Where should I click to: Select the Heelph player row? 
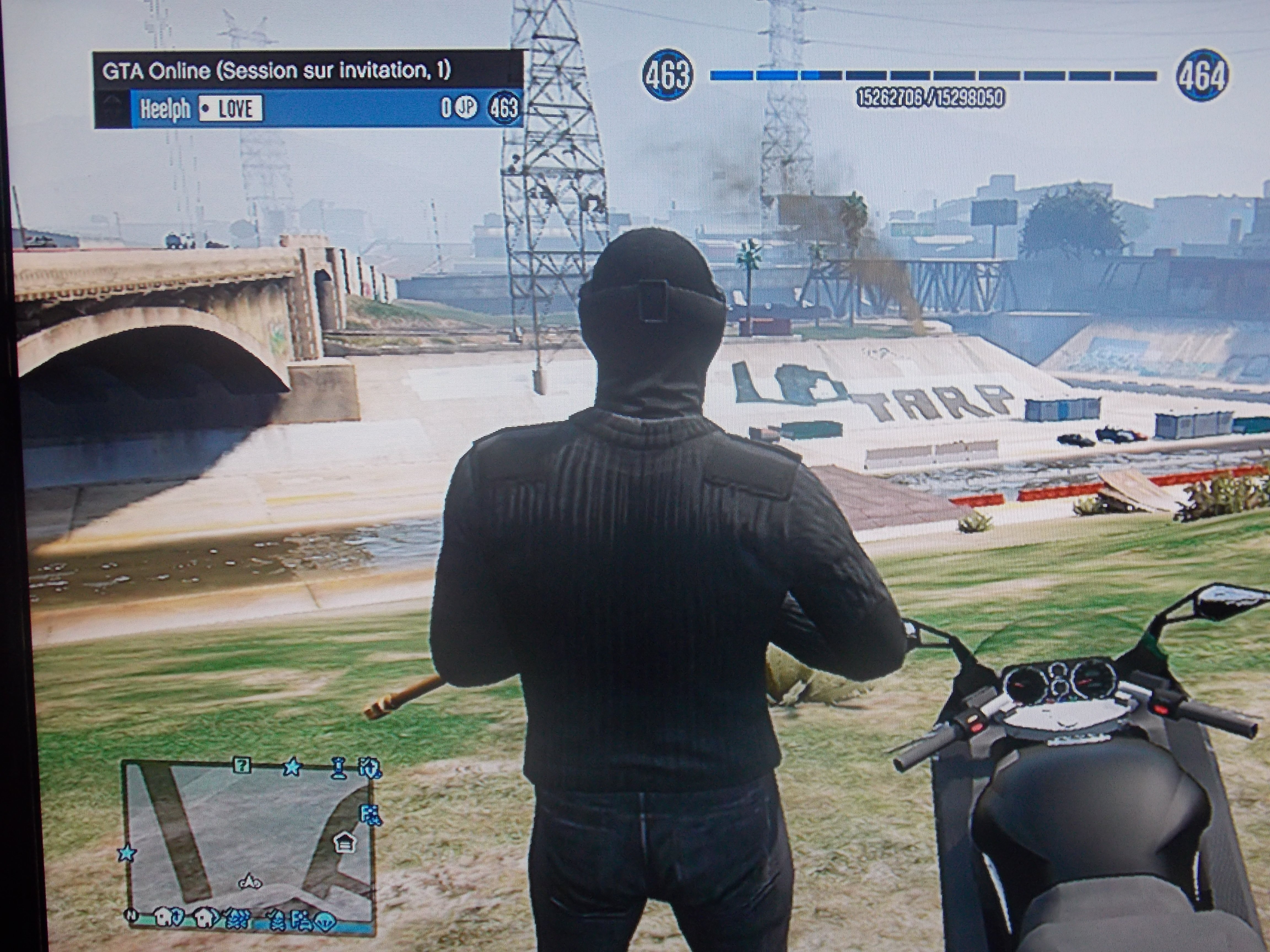(310, 109)
